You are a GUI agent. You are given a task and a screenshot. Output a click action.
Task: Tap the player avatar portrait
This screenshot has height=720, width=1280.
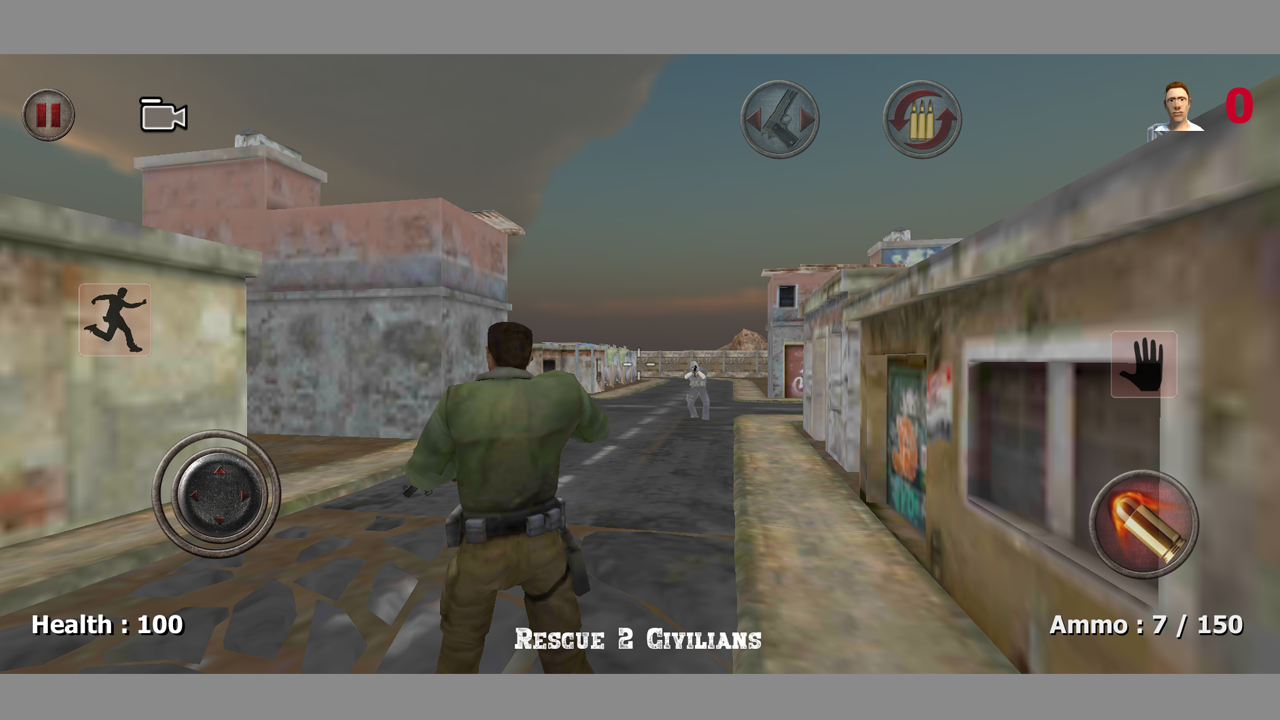pos(1175,108)
